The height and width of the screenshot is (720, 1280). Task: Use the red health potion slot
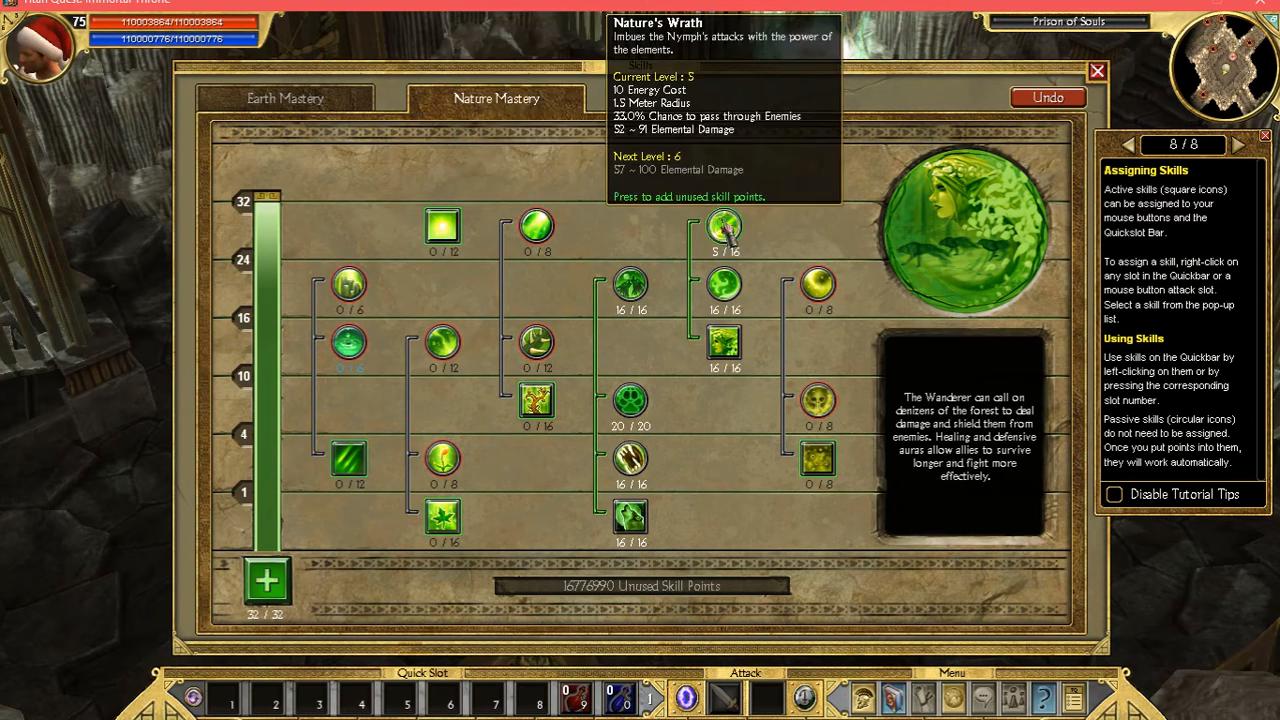pyautogui.click(x=575, y=697)
